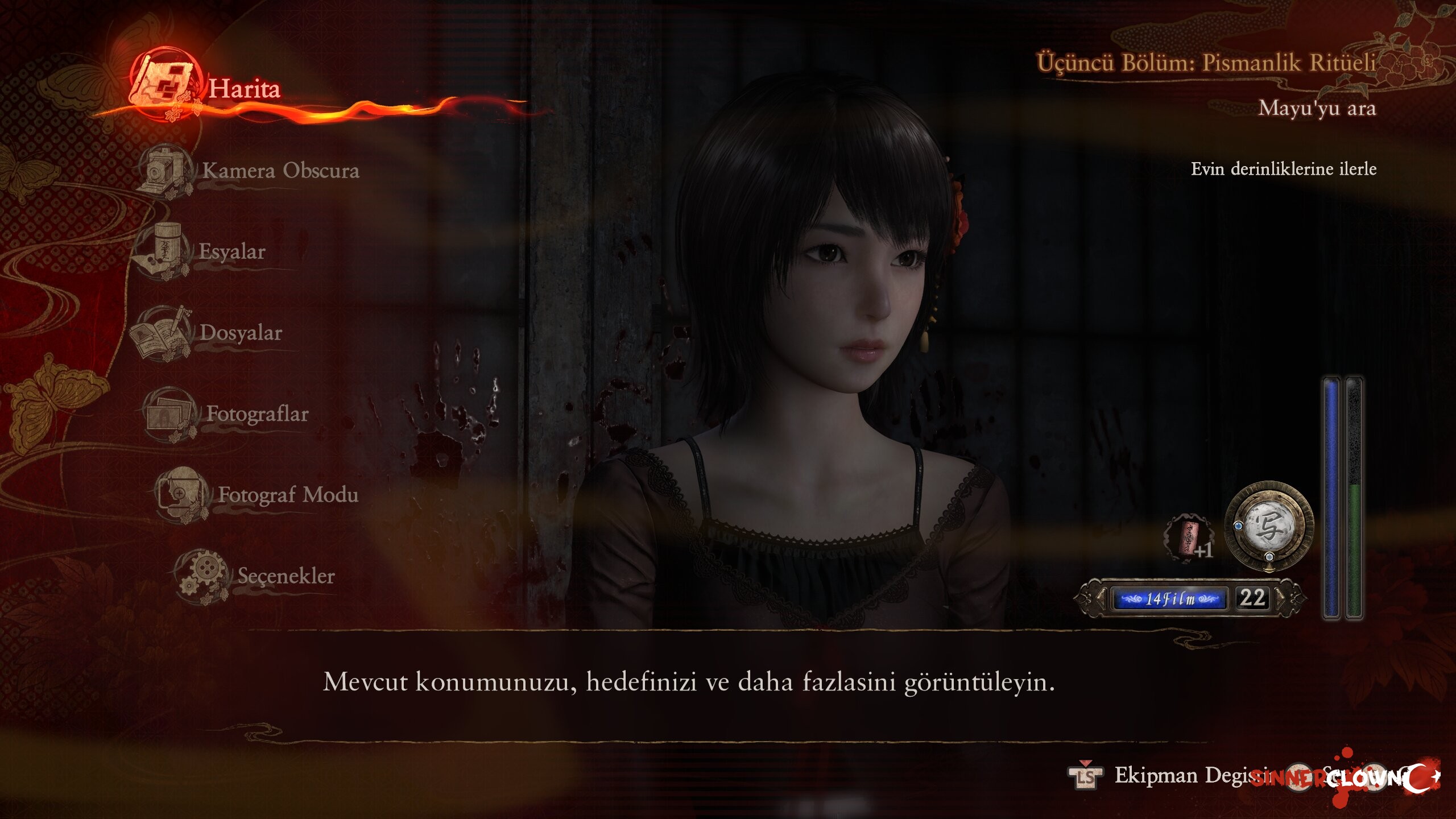Open the Fotograflar photos menu

coord(257,414)
